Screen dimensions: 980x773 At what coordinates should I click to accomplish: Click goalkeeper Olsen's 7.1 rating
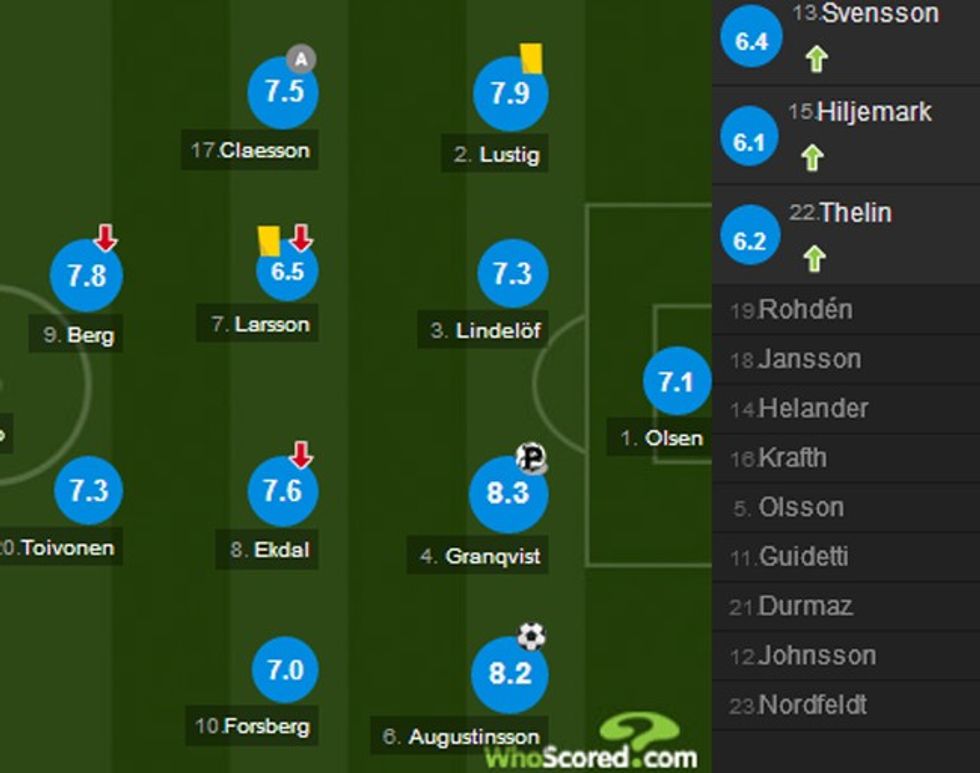[677, 381]
